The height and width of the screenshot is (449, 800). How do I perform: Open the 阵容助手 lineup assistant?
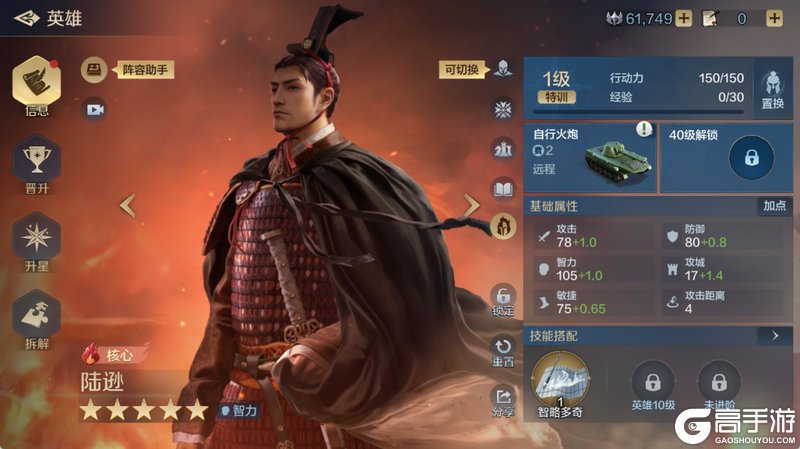pyautogui.click(x=94, y=69)
